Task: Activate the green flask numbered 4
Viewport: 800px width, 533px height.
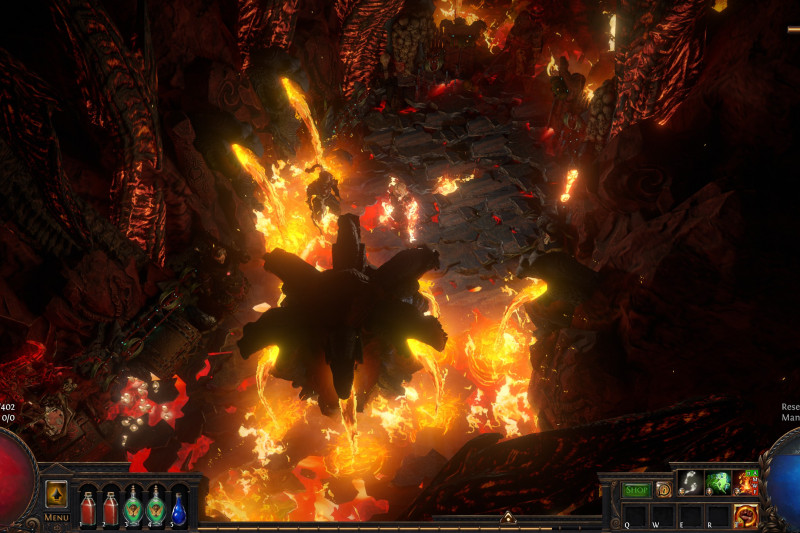Action: 156,507
